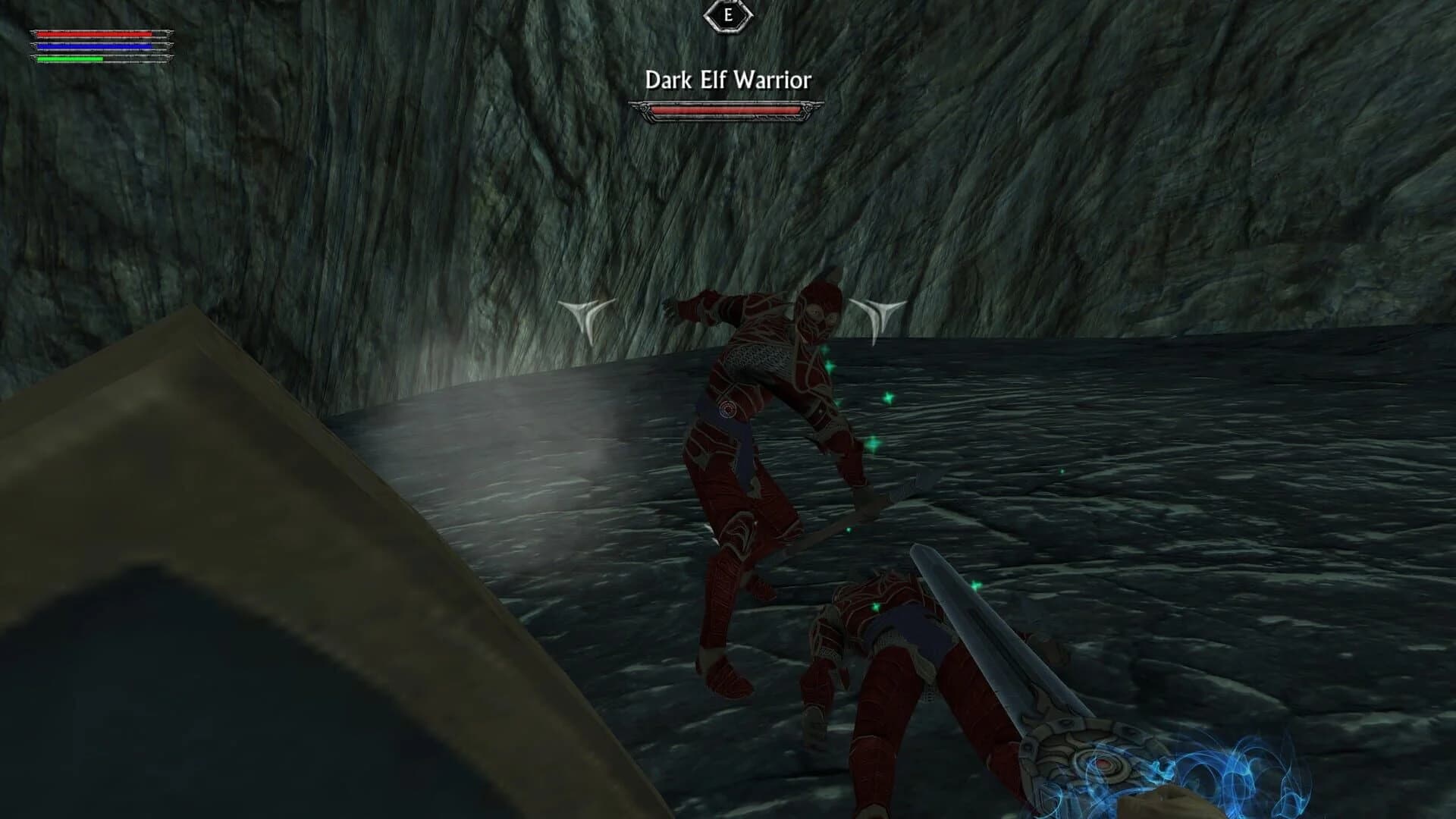Select the compass indicator at screen top
Viewport: 1456px width, 819px height.
(x=727, y=14)
